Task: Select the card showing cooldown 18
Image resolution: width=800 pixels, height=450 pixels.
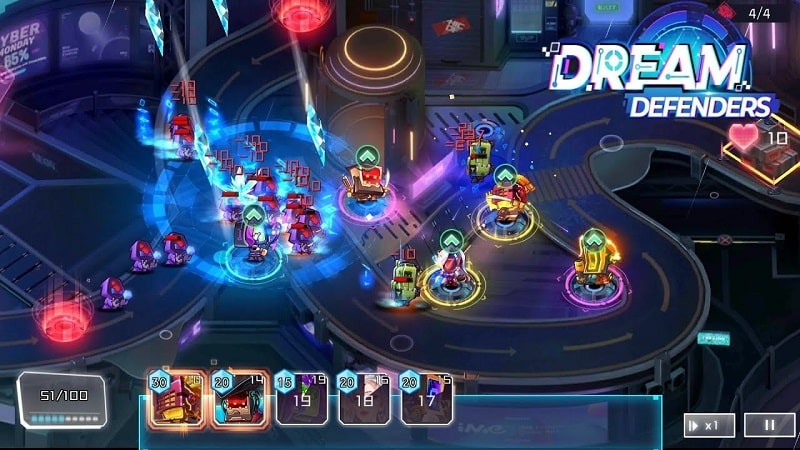Action: click(x=364, y=400)
